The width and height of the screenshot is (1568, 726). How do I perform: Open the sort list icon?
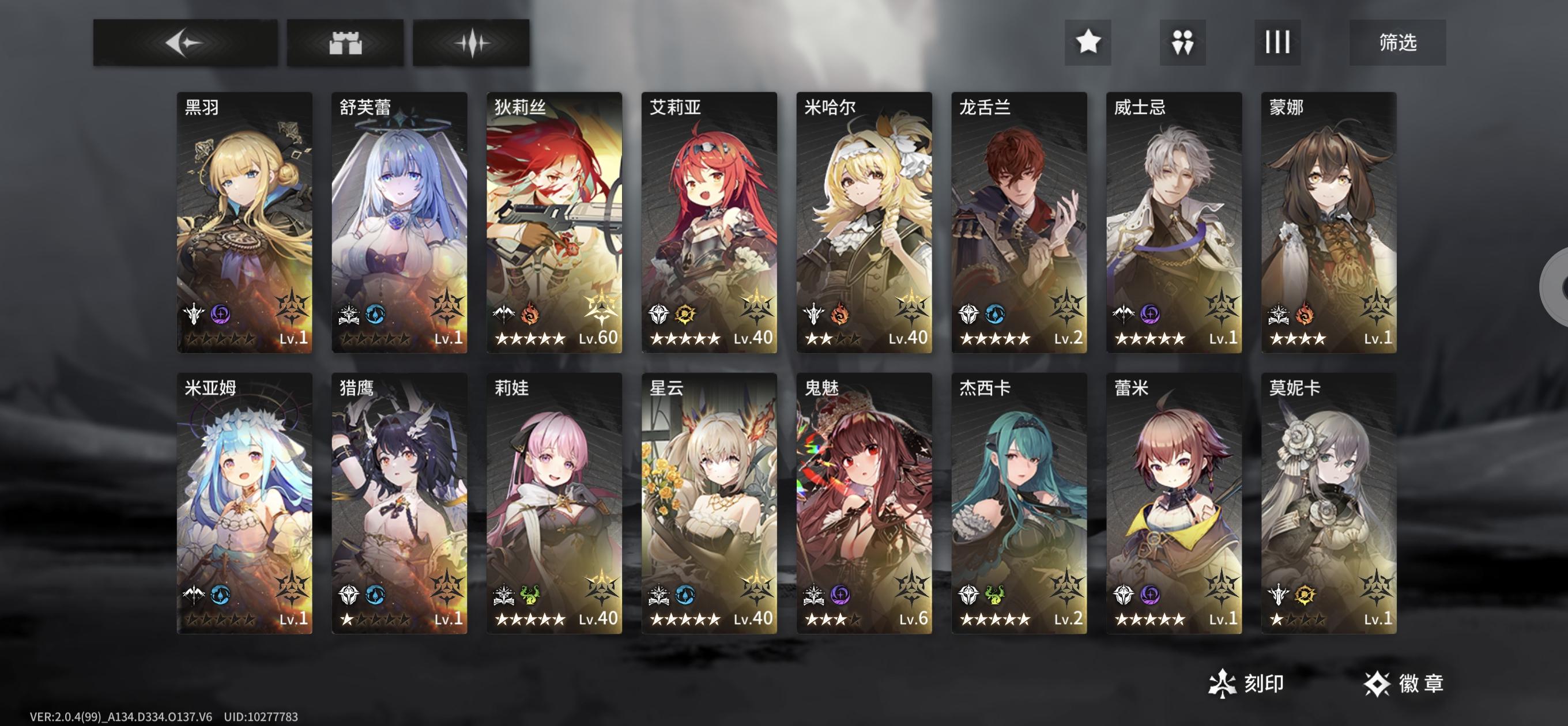coord(1277,42)
